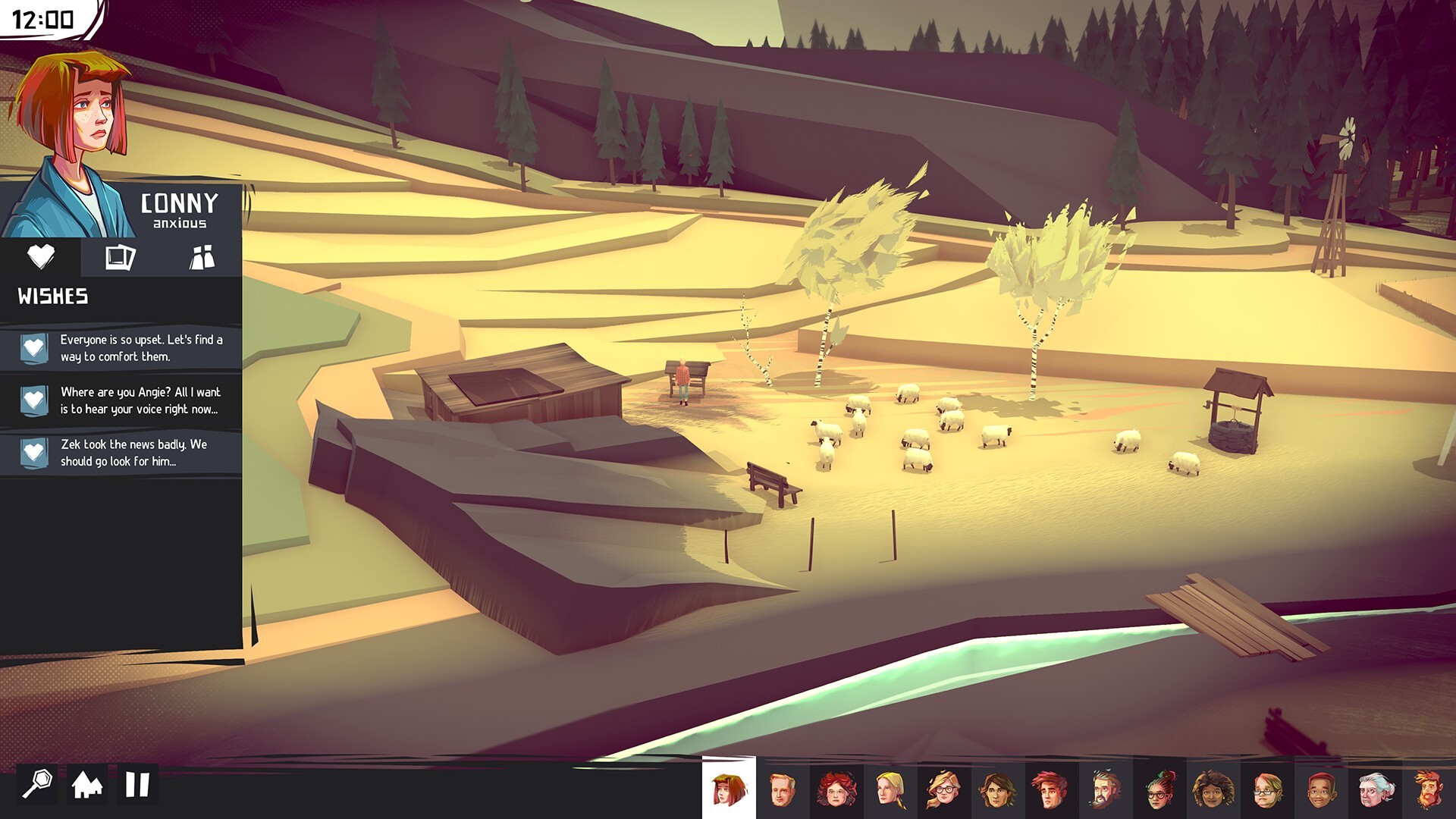Open the two-people relationships tab
This screenshot has height=819, width=1456.
(x=202, y=257)
